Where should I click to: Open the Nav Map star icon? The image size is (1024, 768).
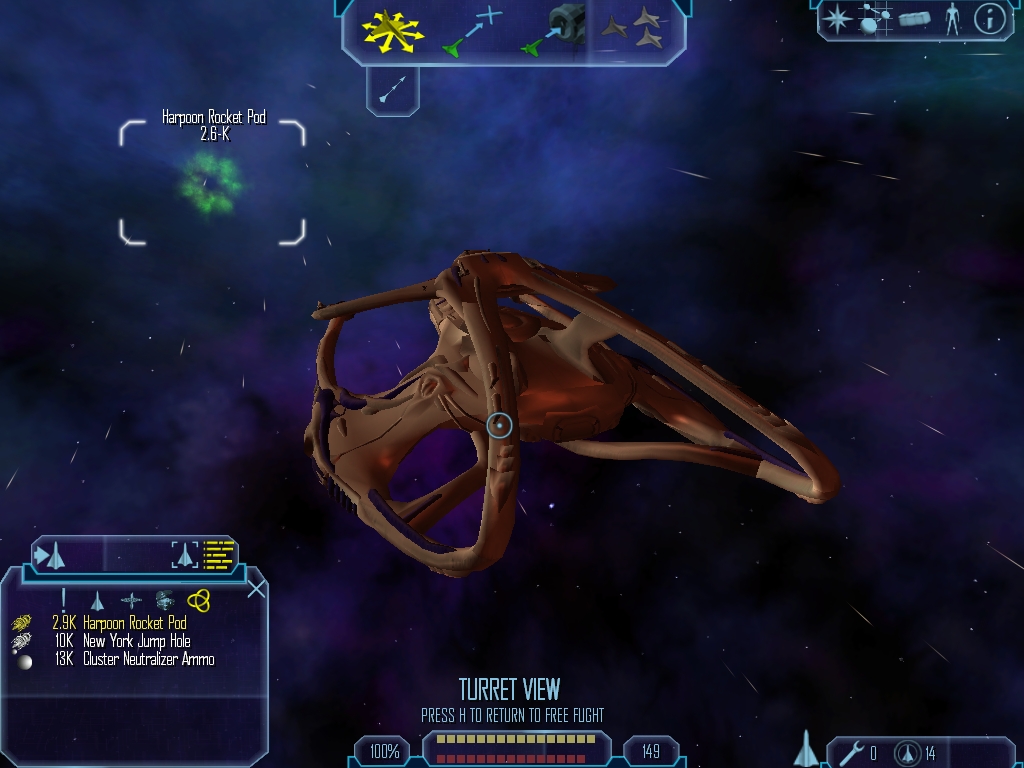[837, 19]
